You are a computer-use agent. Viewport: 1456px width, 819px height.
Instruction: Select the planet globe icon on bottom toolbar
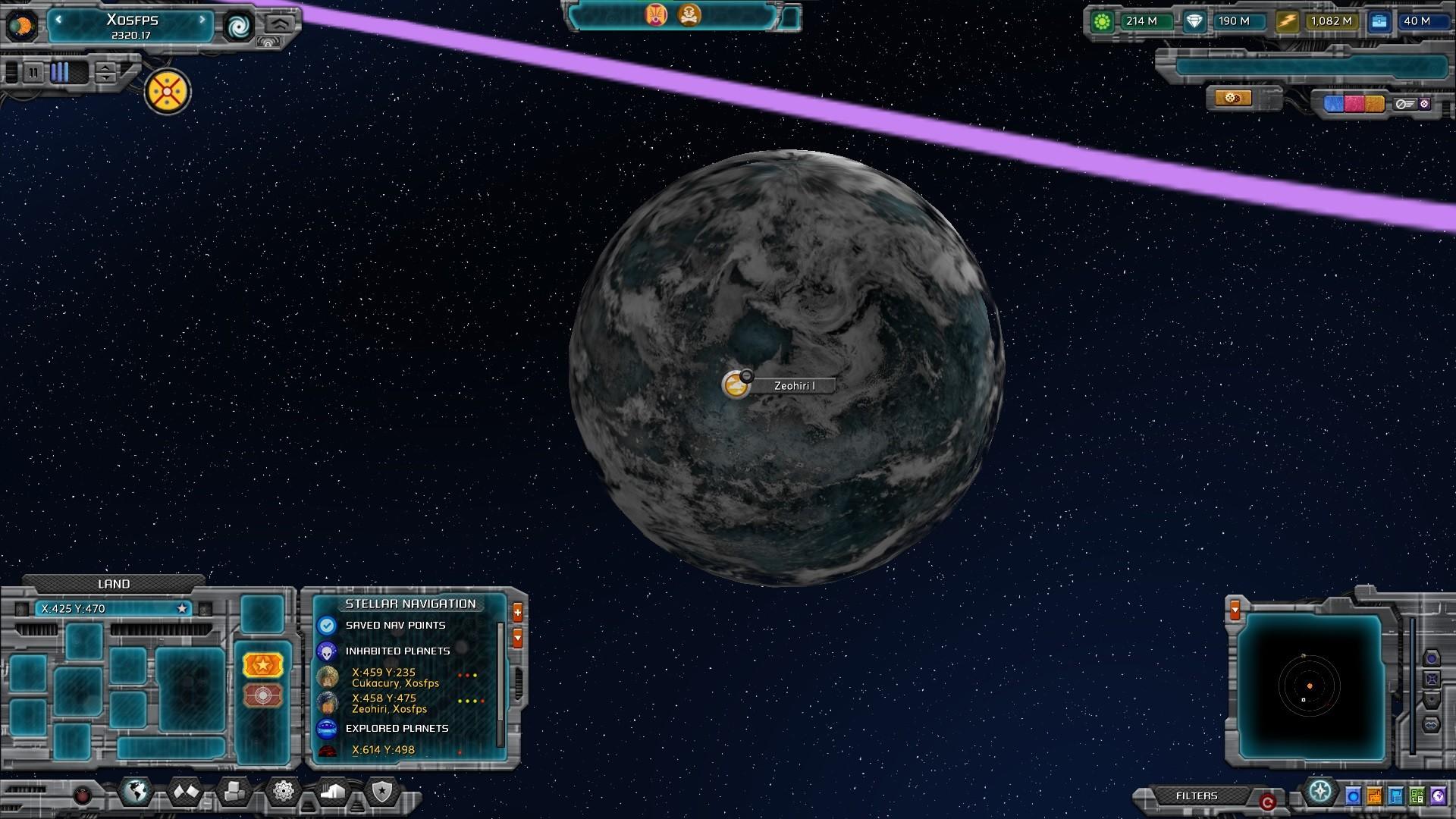137,791
